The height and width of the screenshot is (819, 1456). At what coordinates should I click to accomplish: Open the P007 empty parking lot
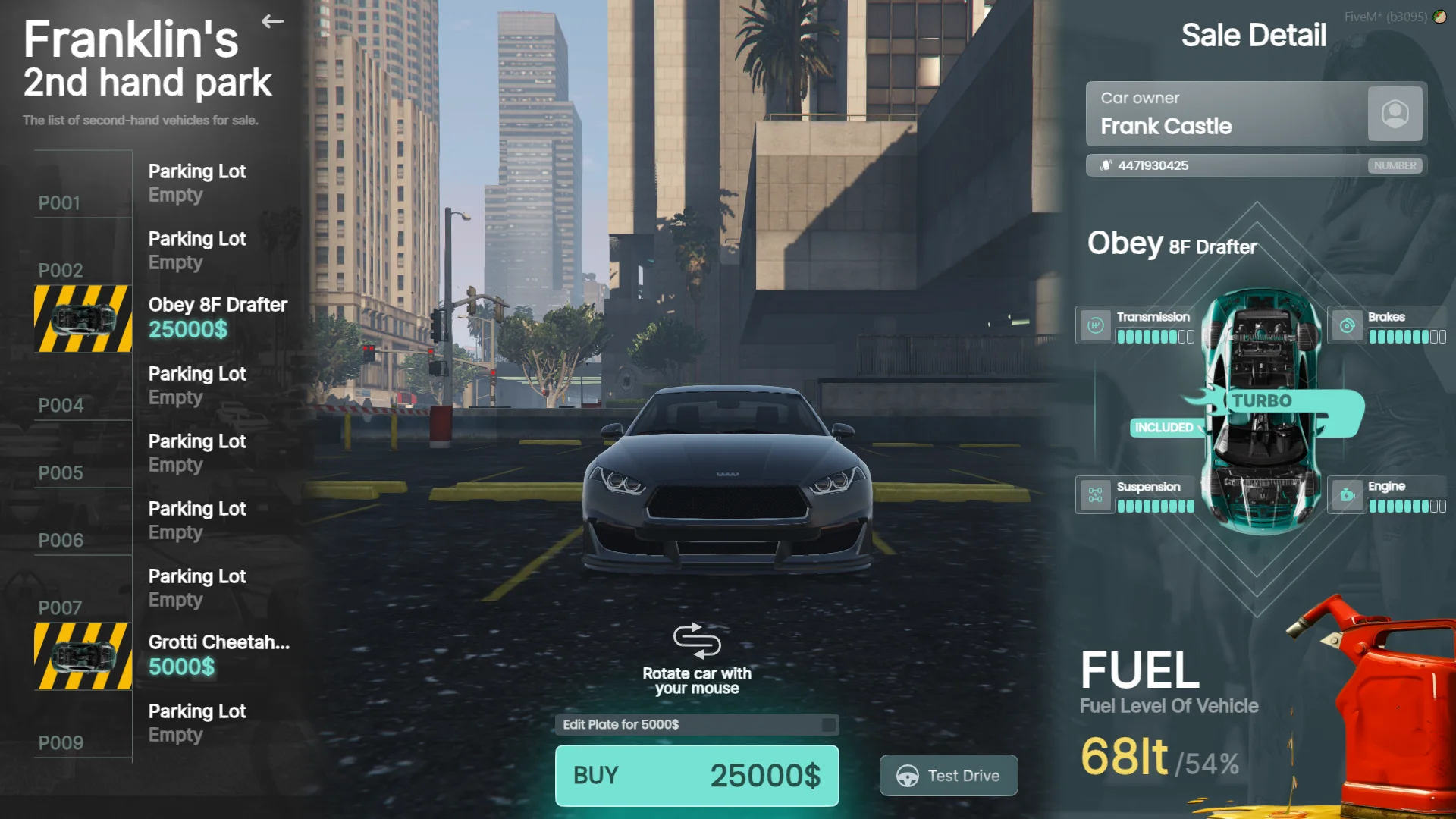point(163,588)
